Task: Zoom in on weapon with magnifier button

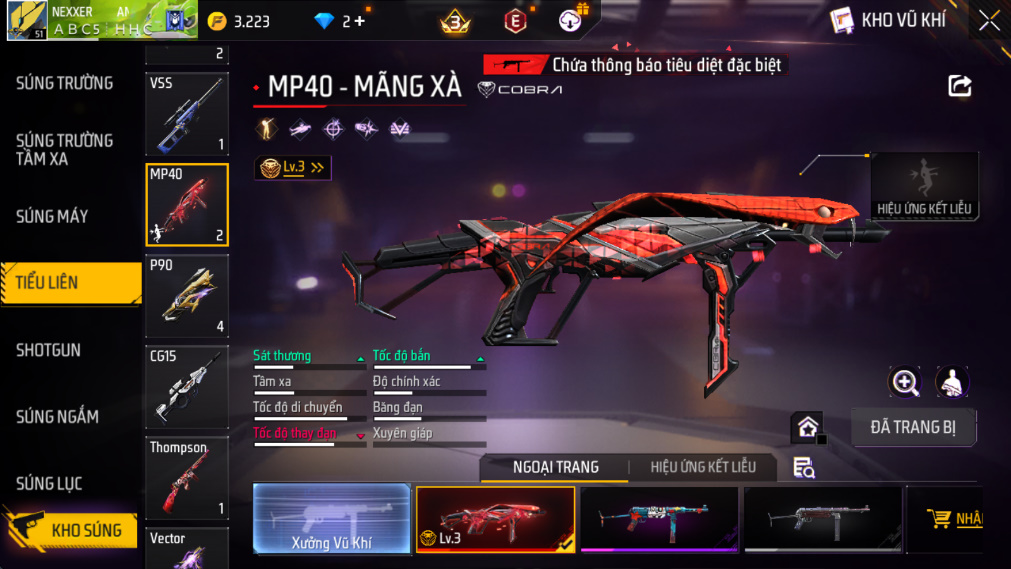Action: (905, 382)
